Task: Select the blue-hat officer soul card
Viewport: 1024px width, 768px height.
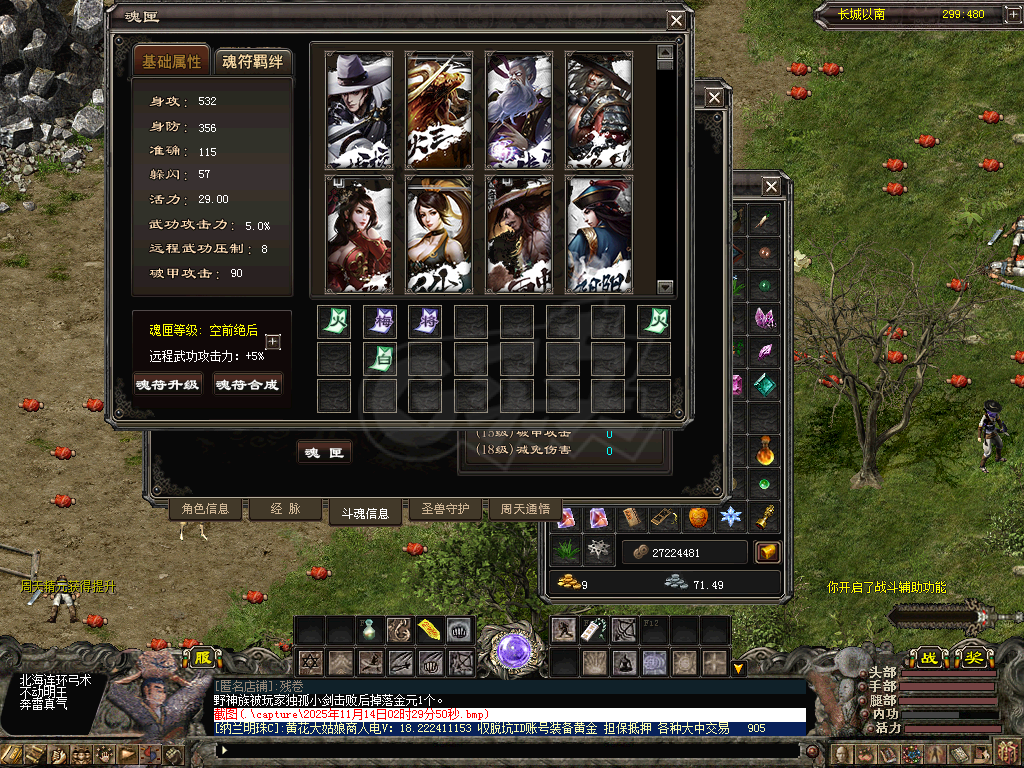Action: pyautogui.click(x=599, y=235)
